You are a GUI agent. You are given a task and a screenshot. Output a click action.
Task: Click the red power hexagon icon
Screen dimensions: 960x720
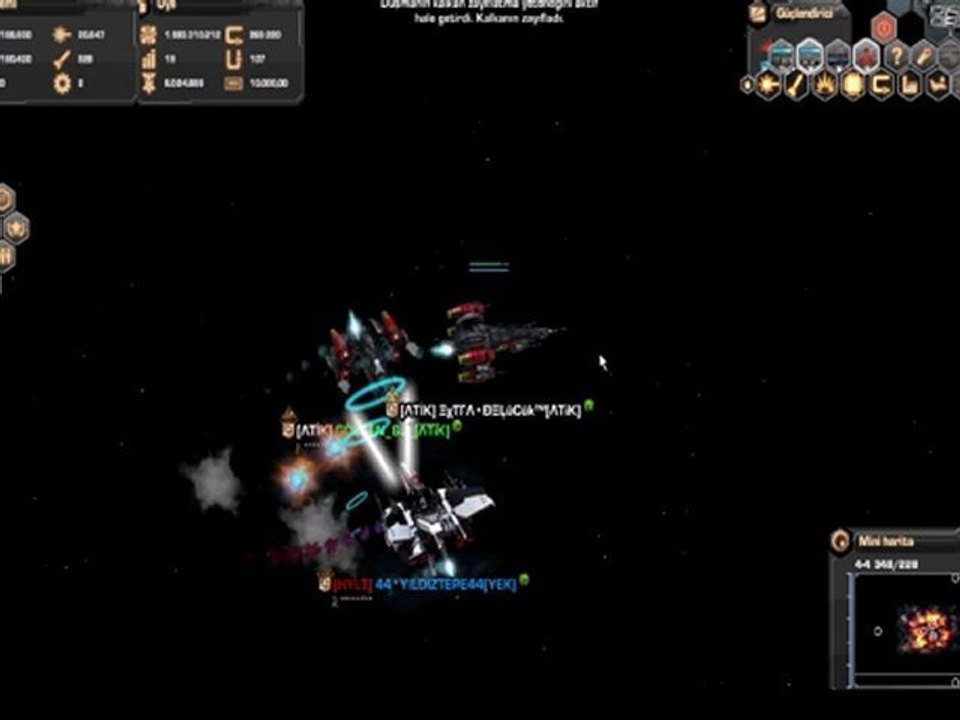883,26
